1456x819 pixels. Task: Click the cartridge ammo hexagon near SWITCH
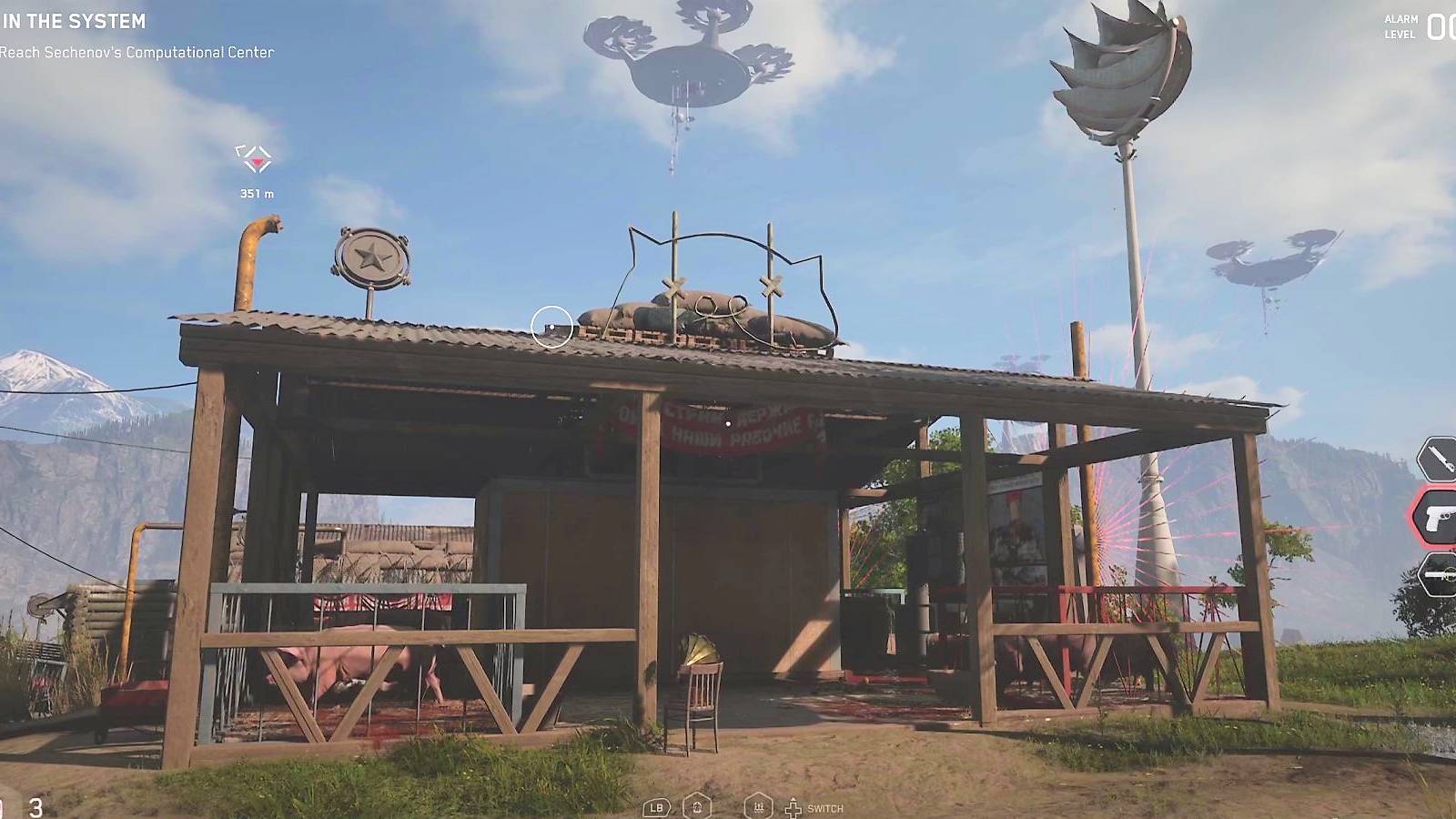click(759, 805)
